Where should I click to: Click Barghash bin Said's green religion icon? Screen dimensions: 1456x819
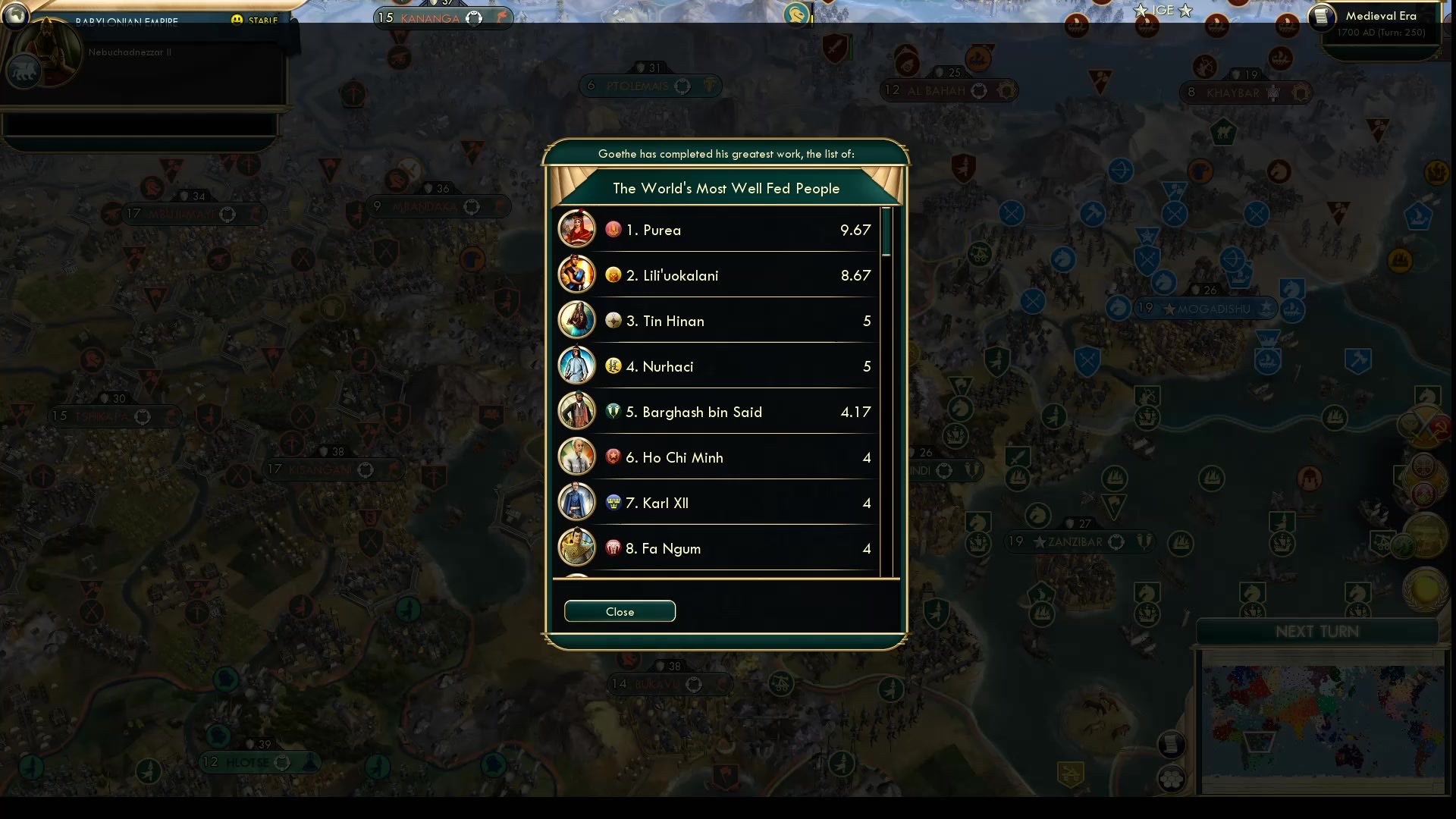613,411
